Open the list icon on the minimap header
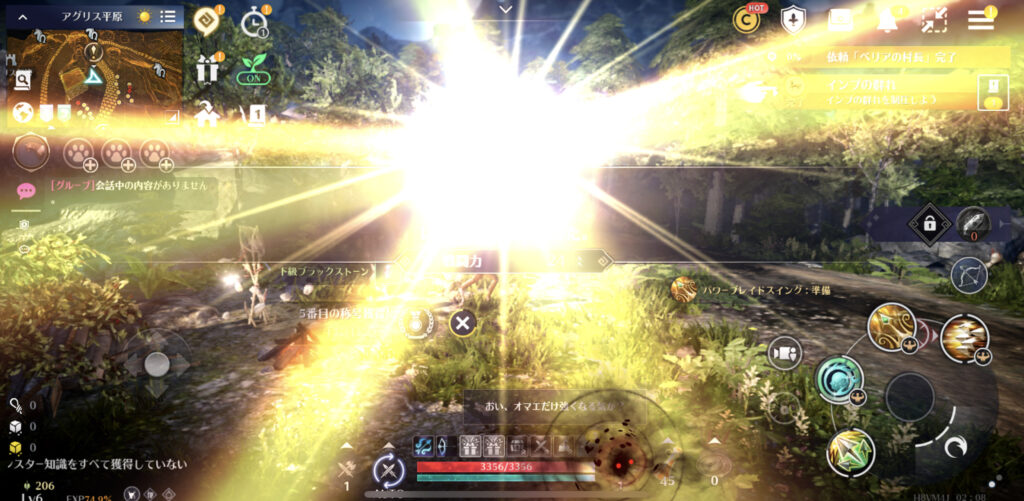 click(167, 17)
